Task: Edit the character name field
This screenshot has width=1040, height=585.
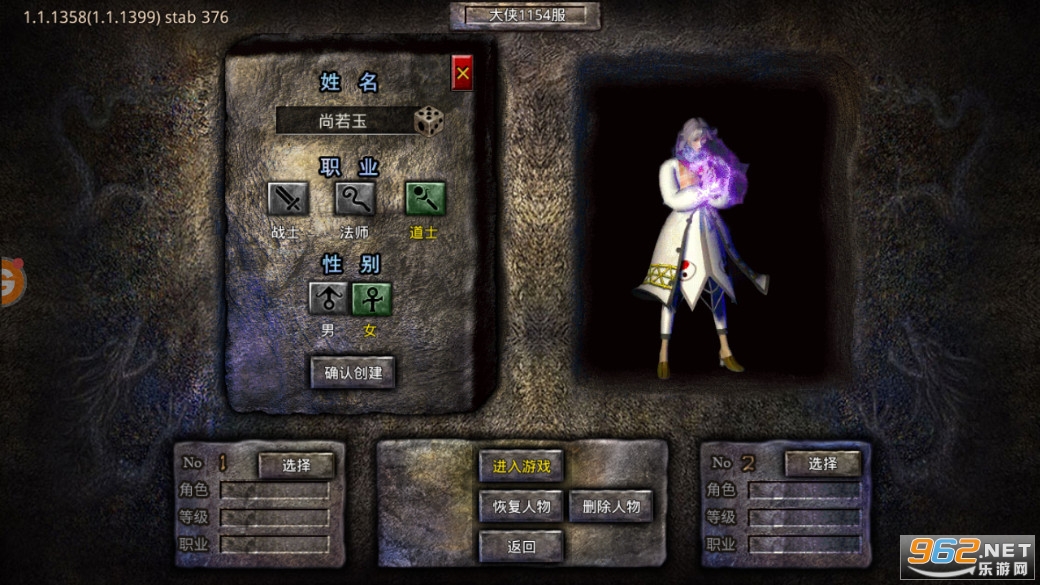Action: [343, 121]
